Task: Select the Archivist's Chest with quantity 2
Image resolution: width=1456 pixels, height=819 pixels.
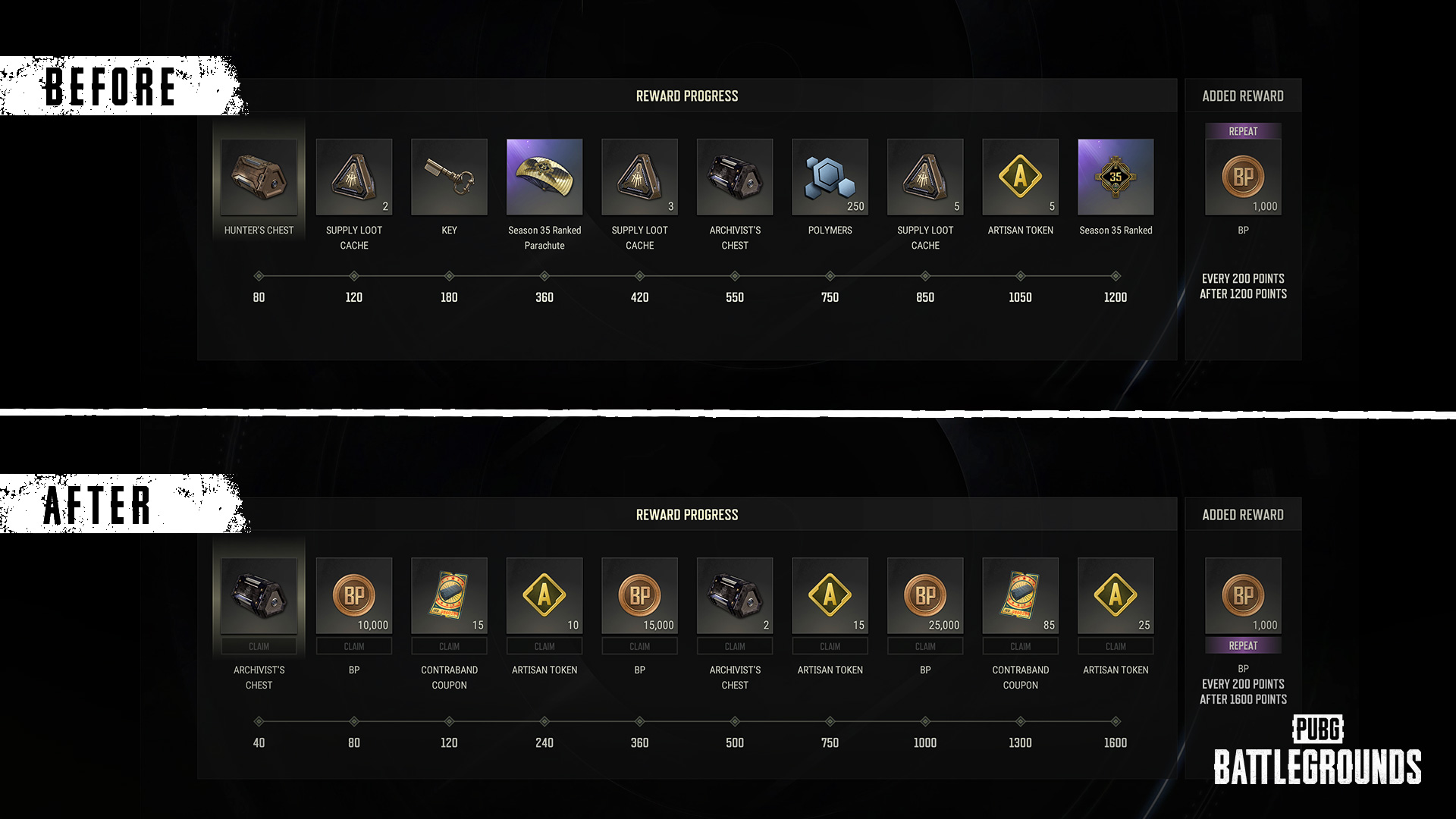Action: pos(735,595)
